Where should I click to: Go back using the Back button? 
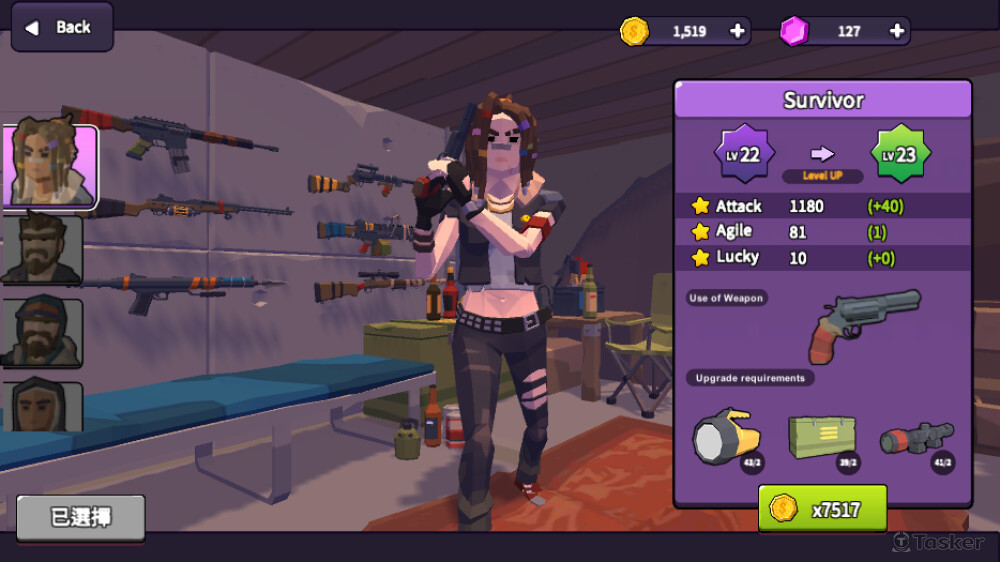point(61,27)
